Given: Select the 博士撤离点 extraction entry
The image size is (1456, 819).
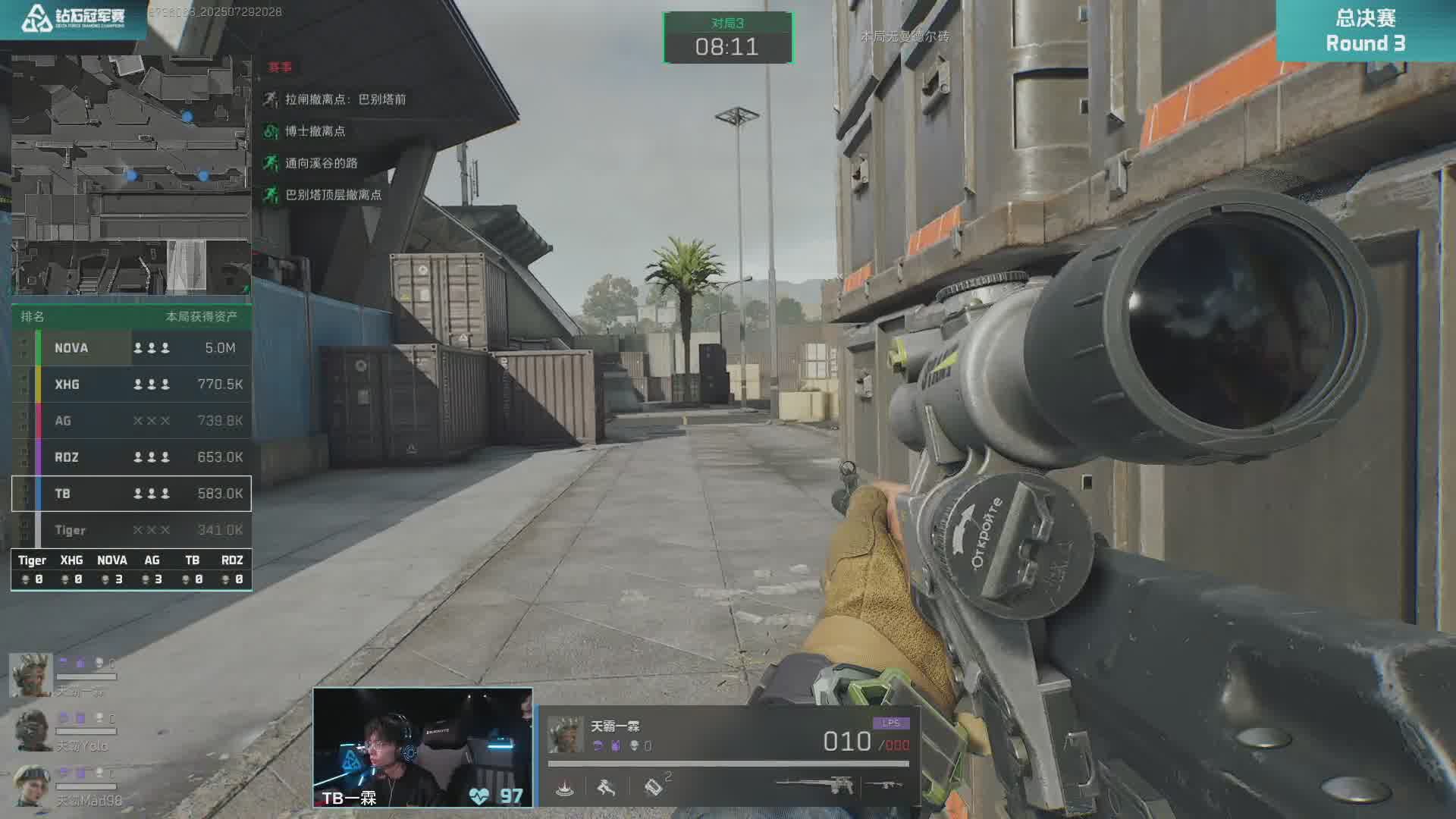Looking at the screenshot, I should [315, 131].
